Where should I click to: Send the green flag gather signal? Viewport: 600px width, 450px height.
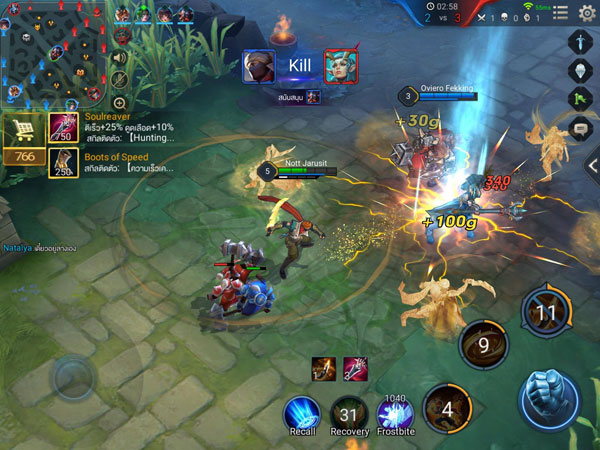pyautogui.click(x=582, y=99)
